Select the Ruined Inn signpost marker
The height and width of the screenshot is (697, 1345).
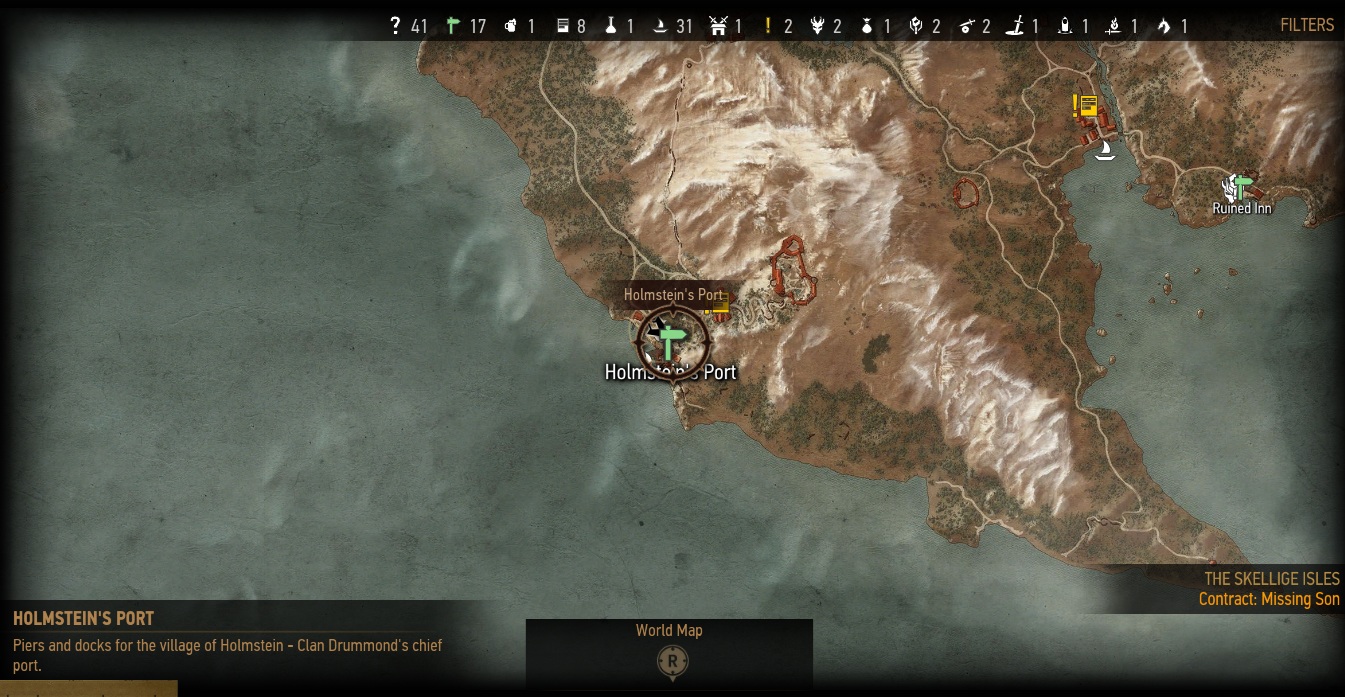(1243, 187)
